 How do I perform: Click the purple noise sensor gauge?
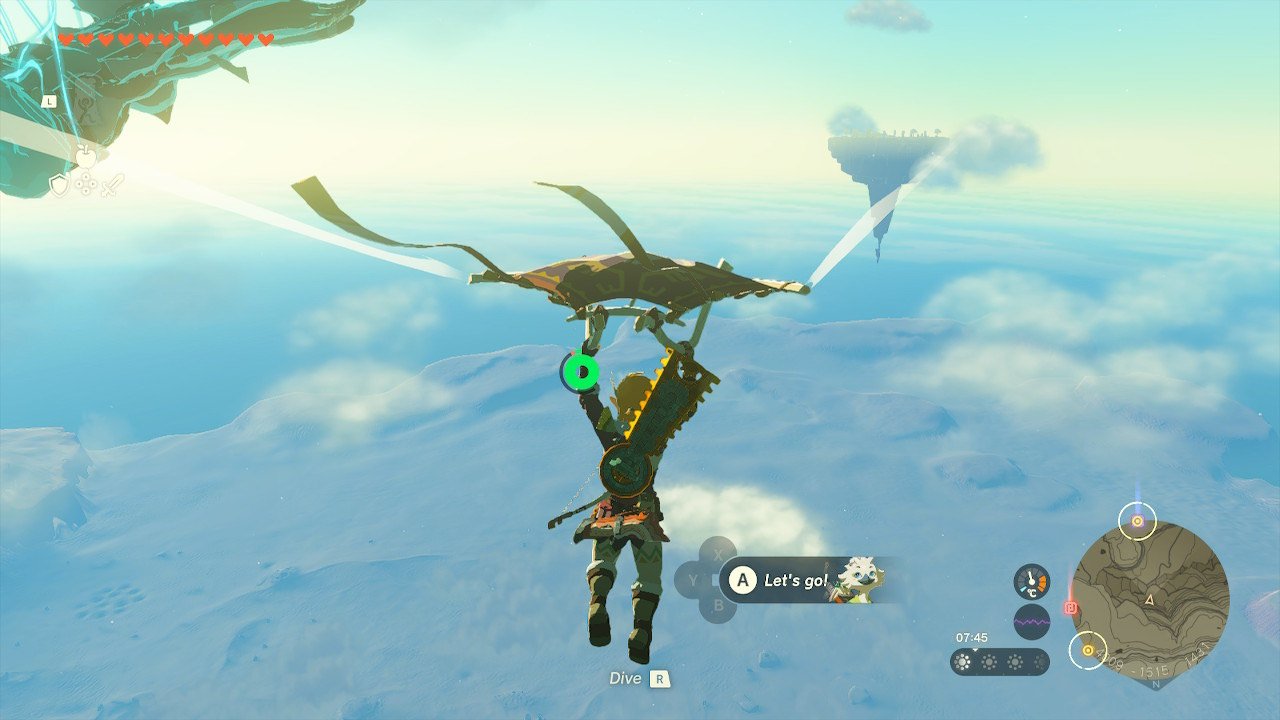[x=1032, y=622]
